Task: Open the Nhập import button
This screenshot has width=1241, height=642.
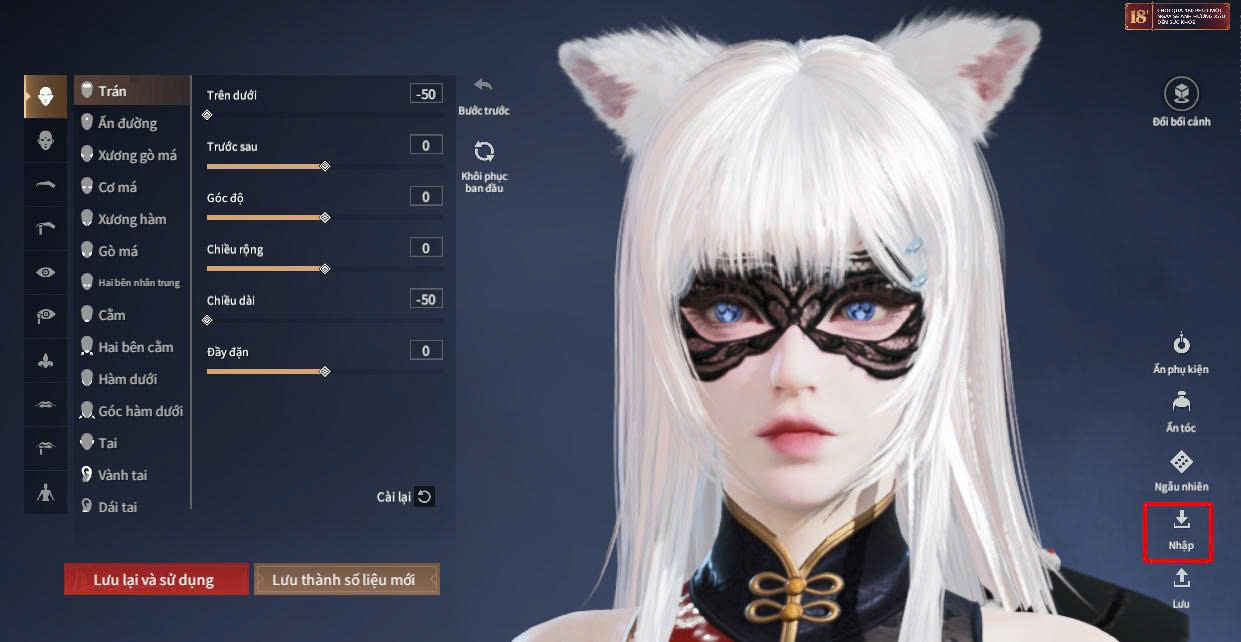Action: (x=1181, y=531)
